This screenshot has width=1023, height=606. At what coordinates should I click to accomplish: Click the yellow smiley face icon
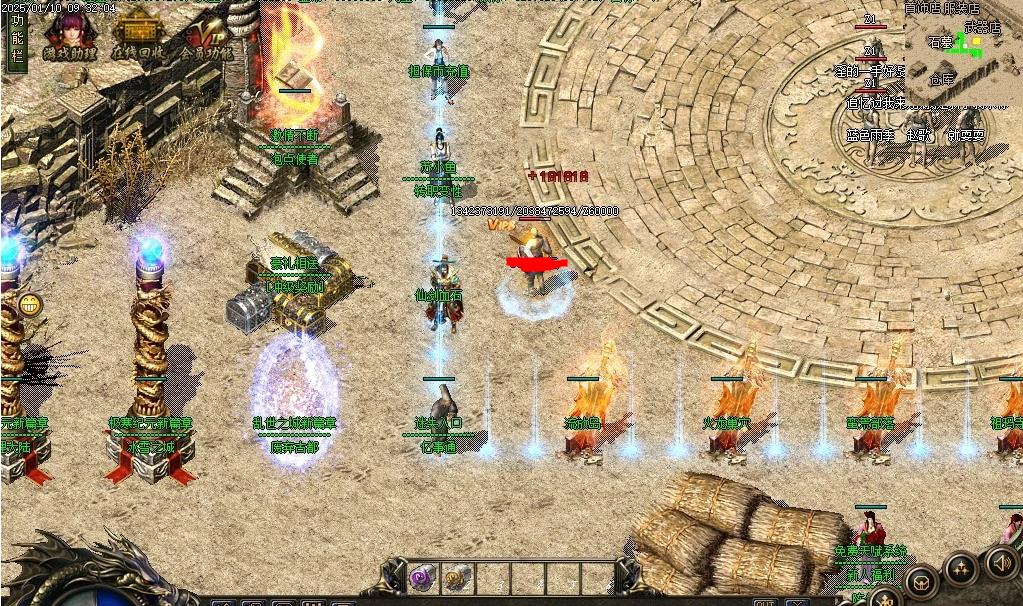[x=30, y=305]
